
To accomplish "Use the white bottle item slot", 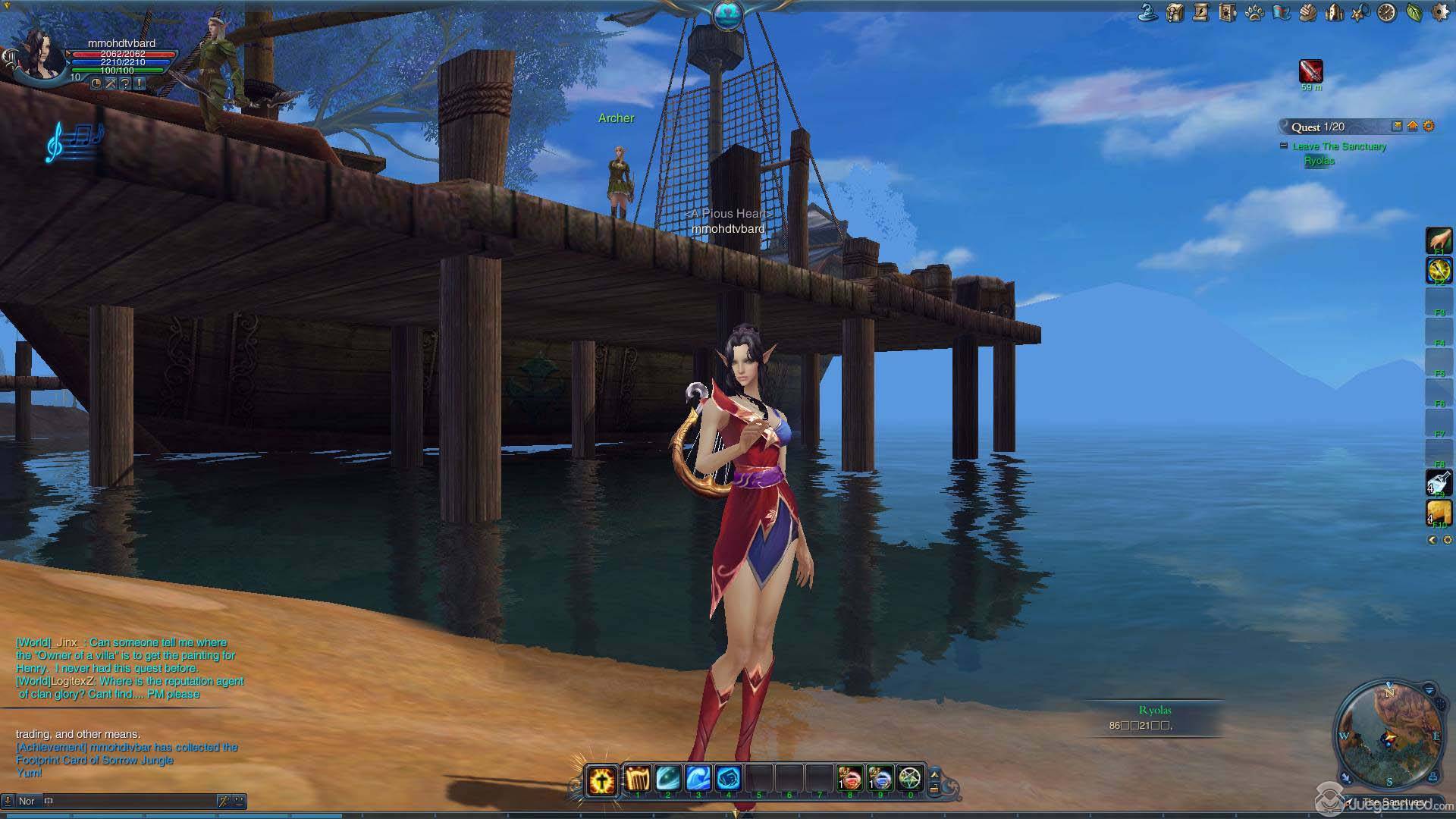I will pyautogui.click(x=1439, y=482).
